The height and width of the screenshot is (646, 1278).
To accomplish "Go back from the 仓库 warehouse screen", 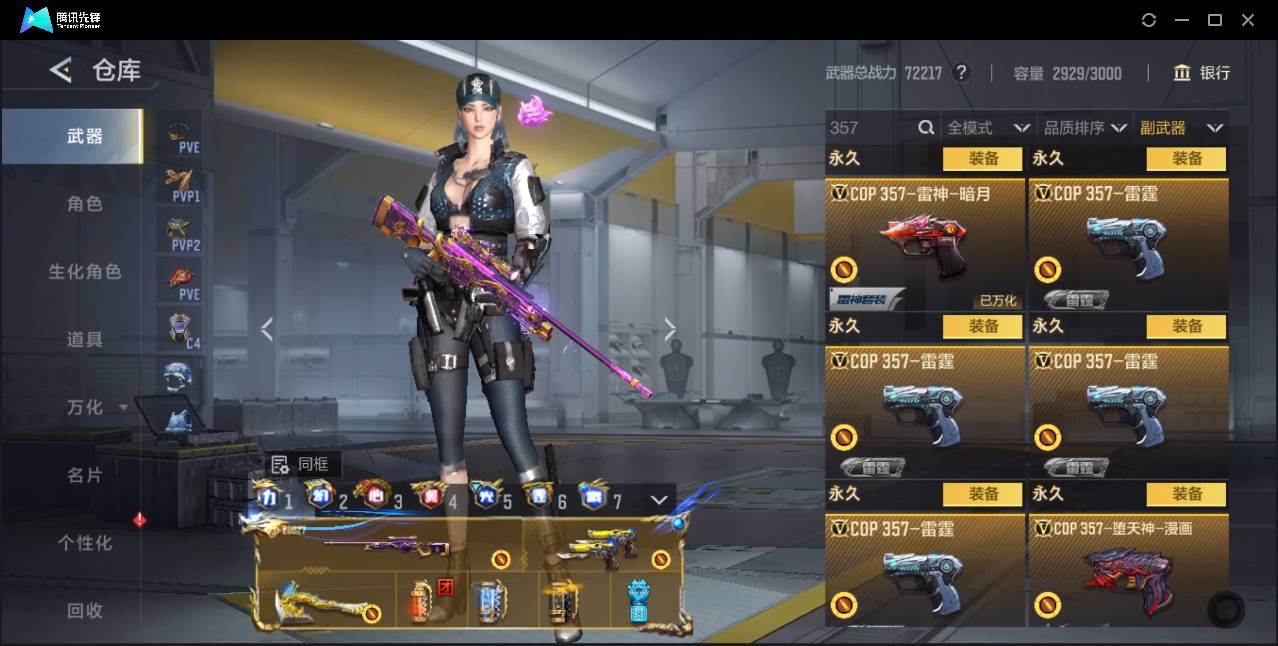I will (61, 70).
